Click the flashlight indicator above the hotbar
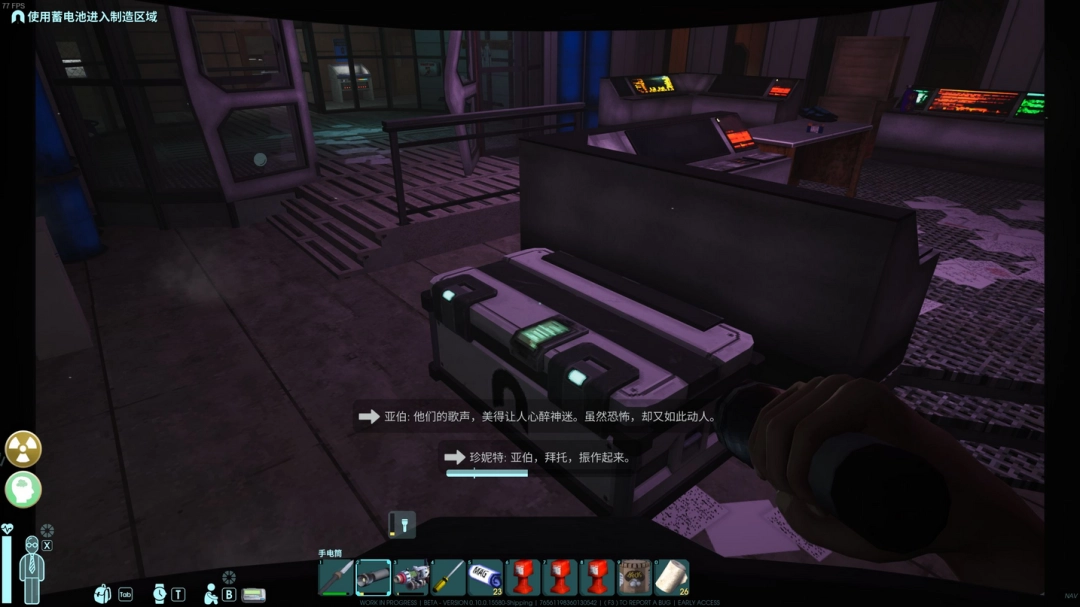Screen dimensions: 1080x607 coord(401,524)
